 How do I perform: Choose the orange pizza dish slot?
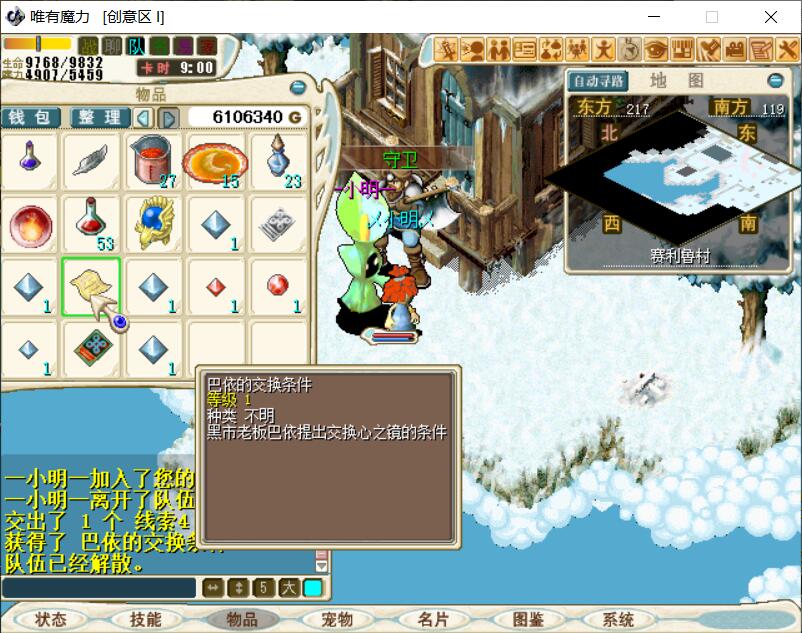(215, 160)
